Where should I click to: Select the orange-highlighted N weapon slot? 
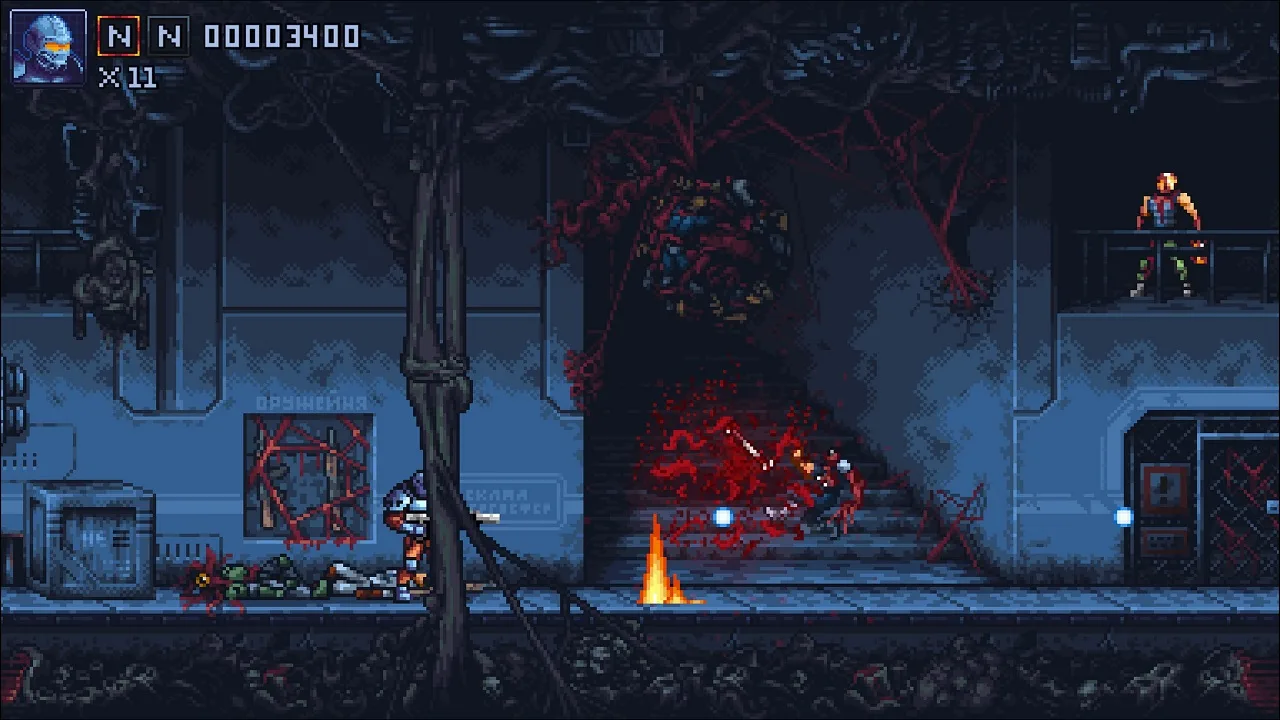click(x=118, y=37)
